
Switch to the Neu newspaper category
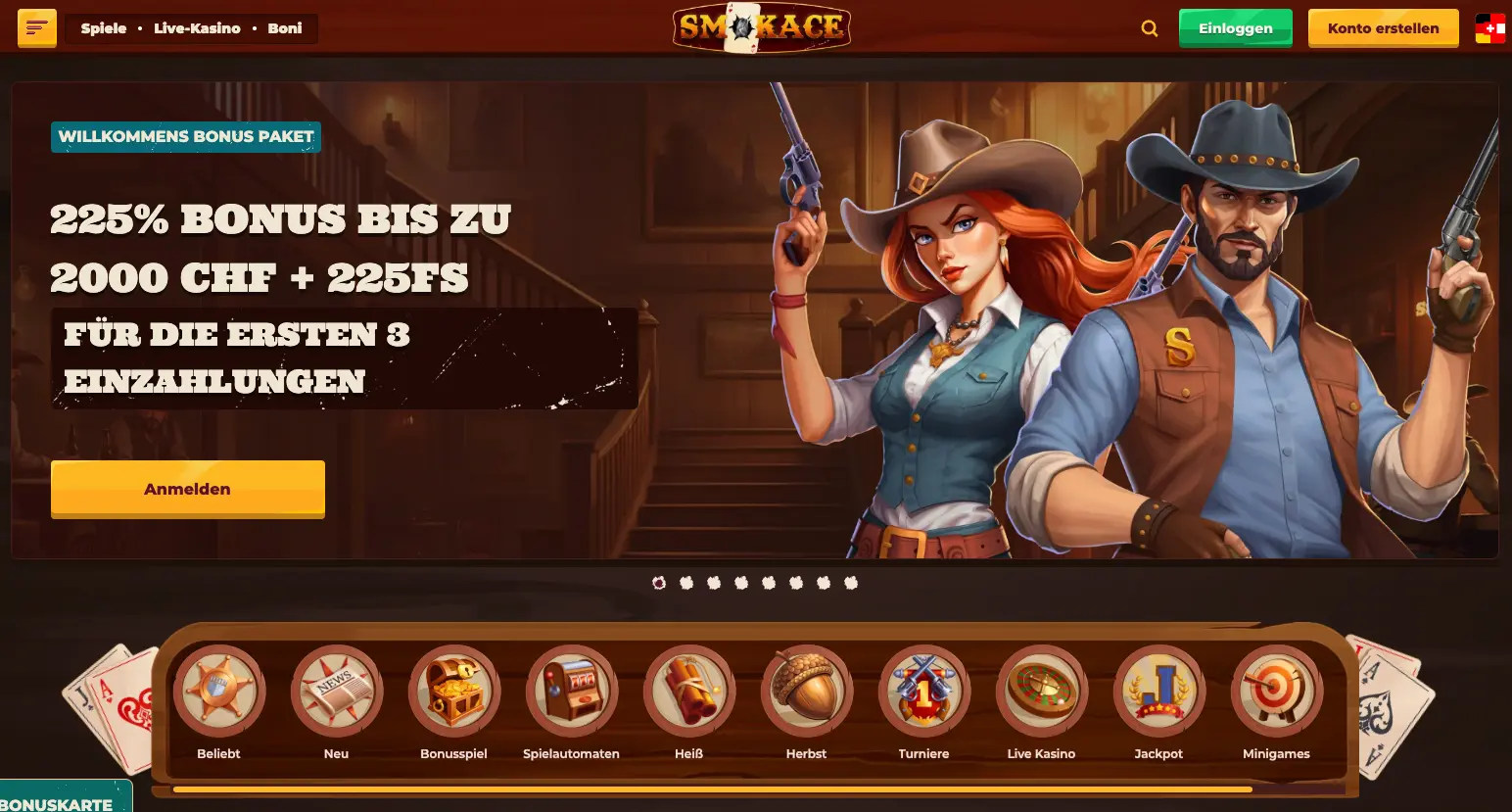point(336,692)
